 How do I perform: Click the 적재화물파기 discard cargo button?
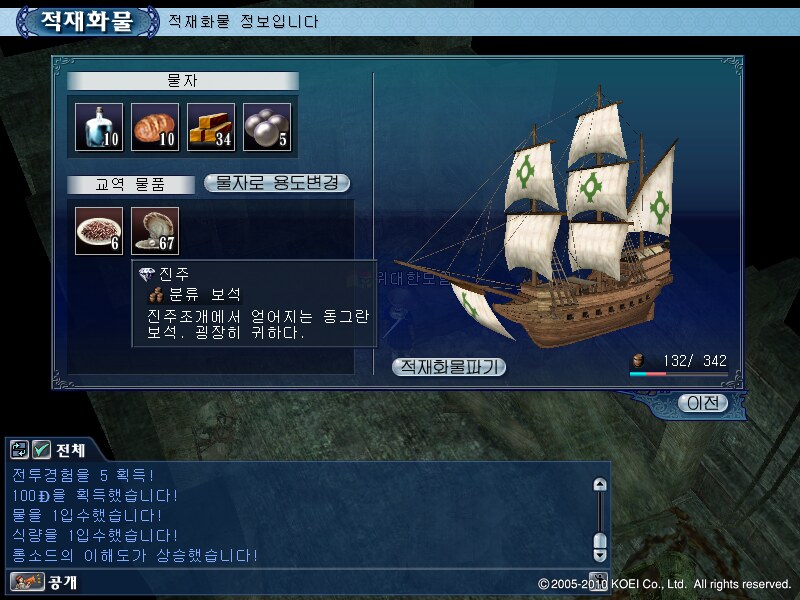(x=449, y=367)
